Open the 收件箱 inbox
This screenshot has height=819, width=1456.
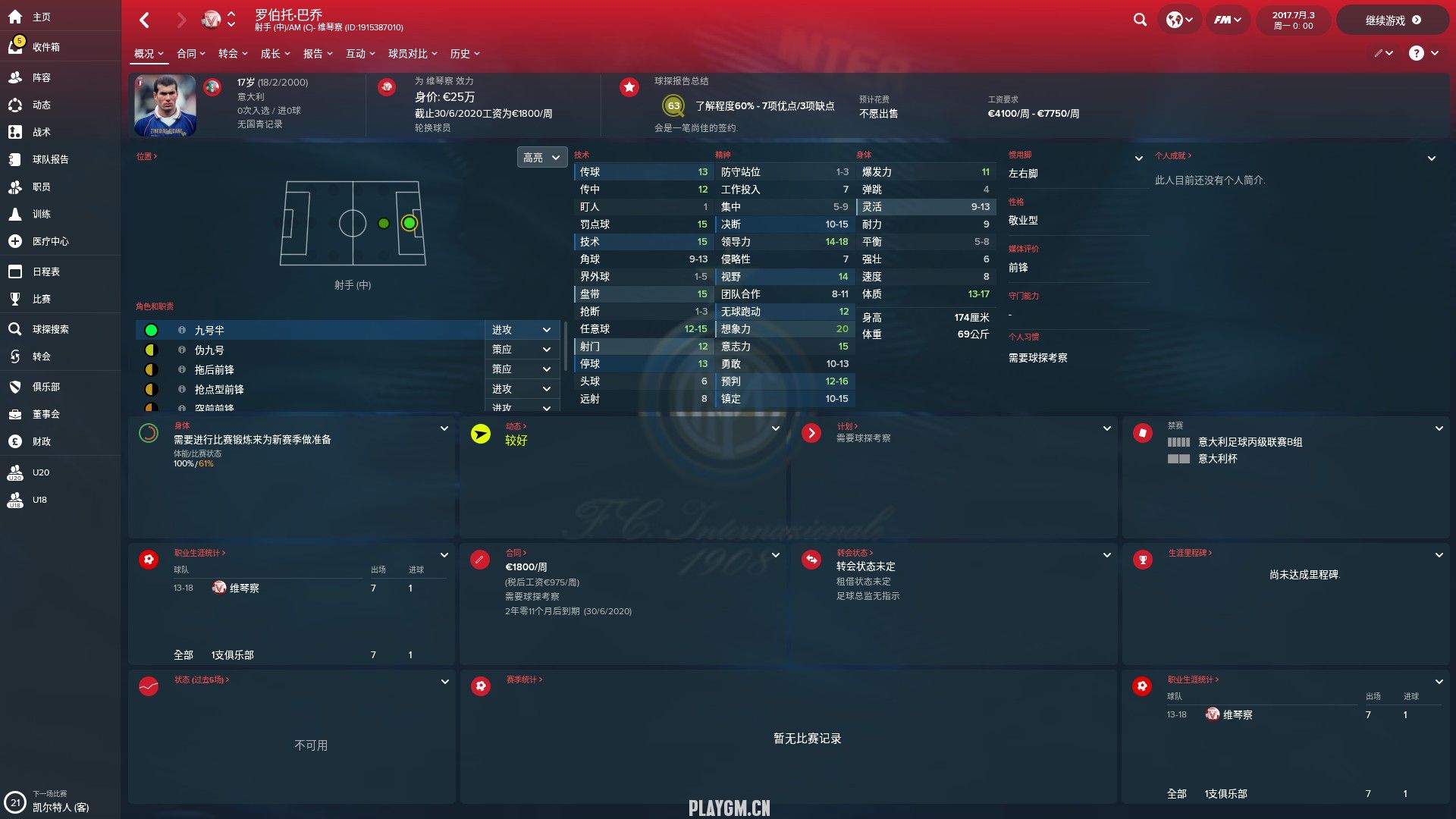(x=45, y=47)
